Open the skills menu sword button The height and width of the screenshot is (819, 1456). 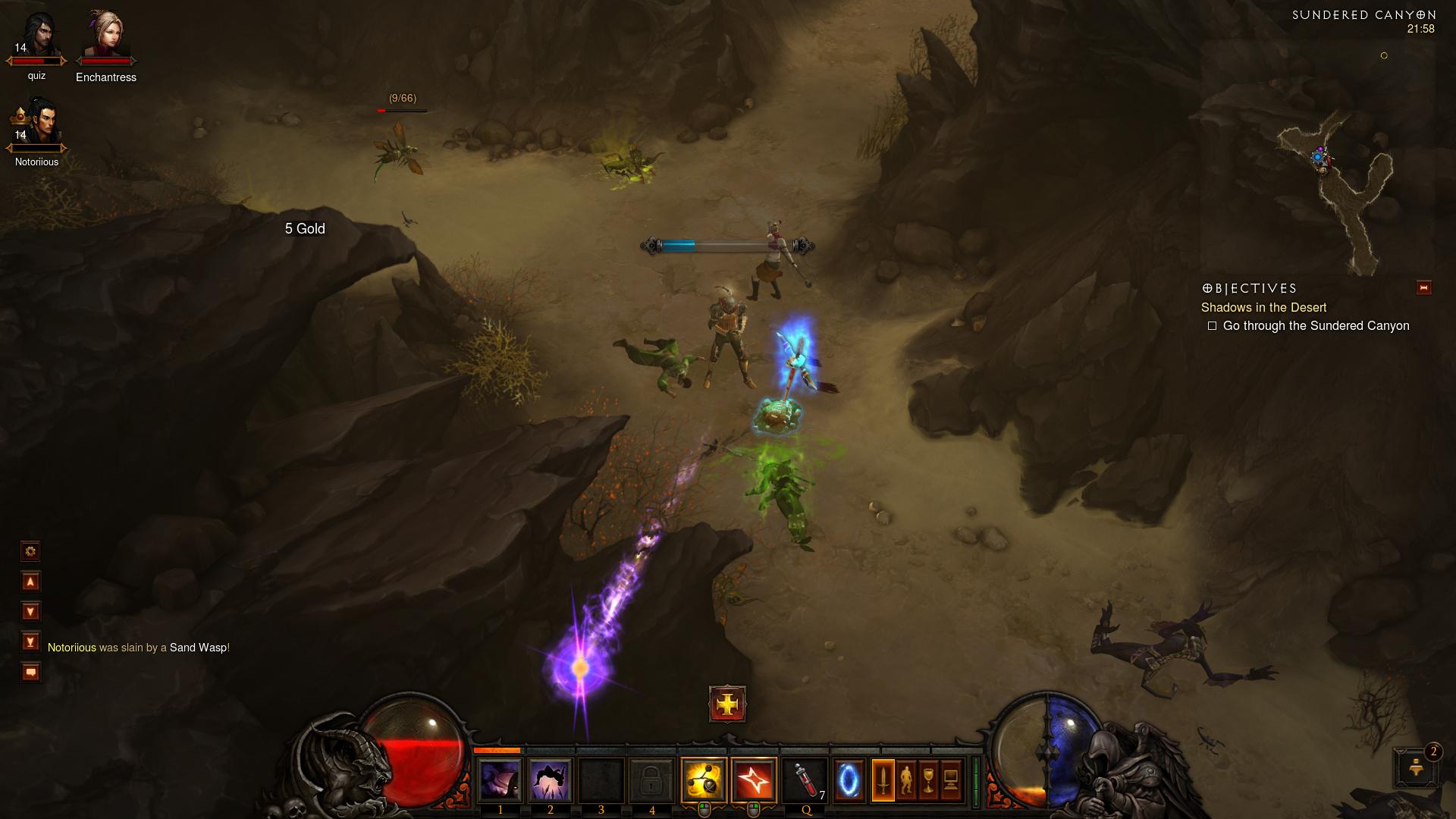tap(883, 780)
